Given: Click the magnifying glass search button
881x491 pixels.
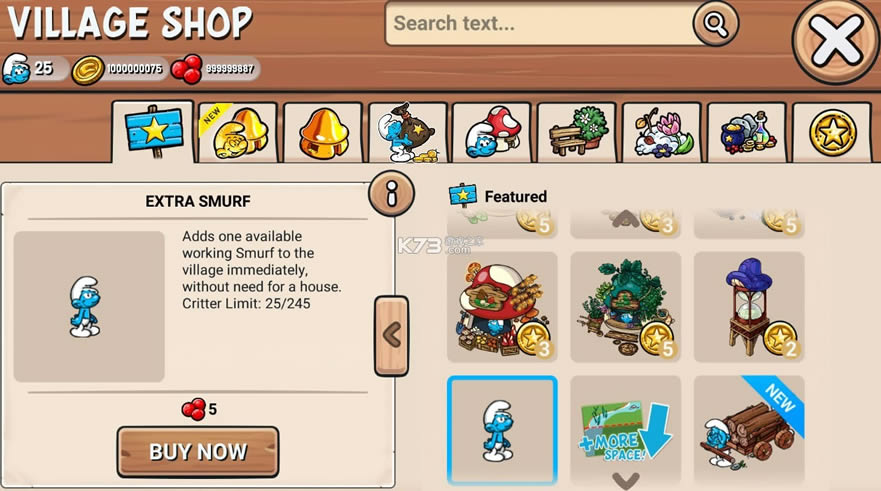Looking at the screenshot, I should (715, 23).
